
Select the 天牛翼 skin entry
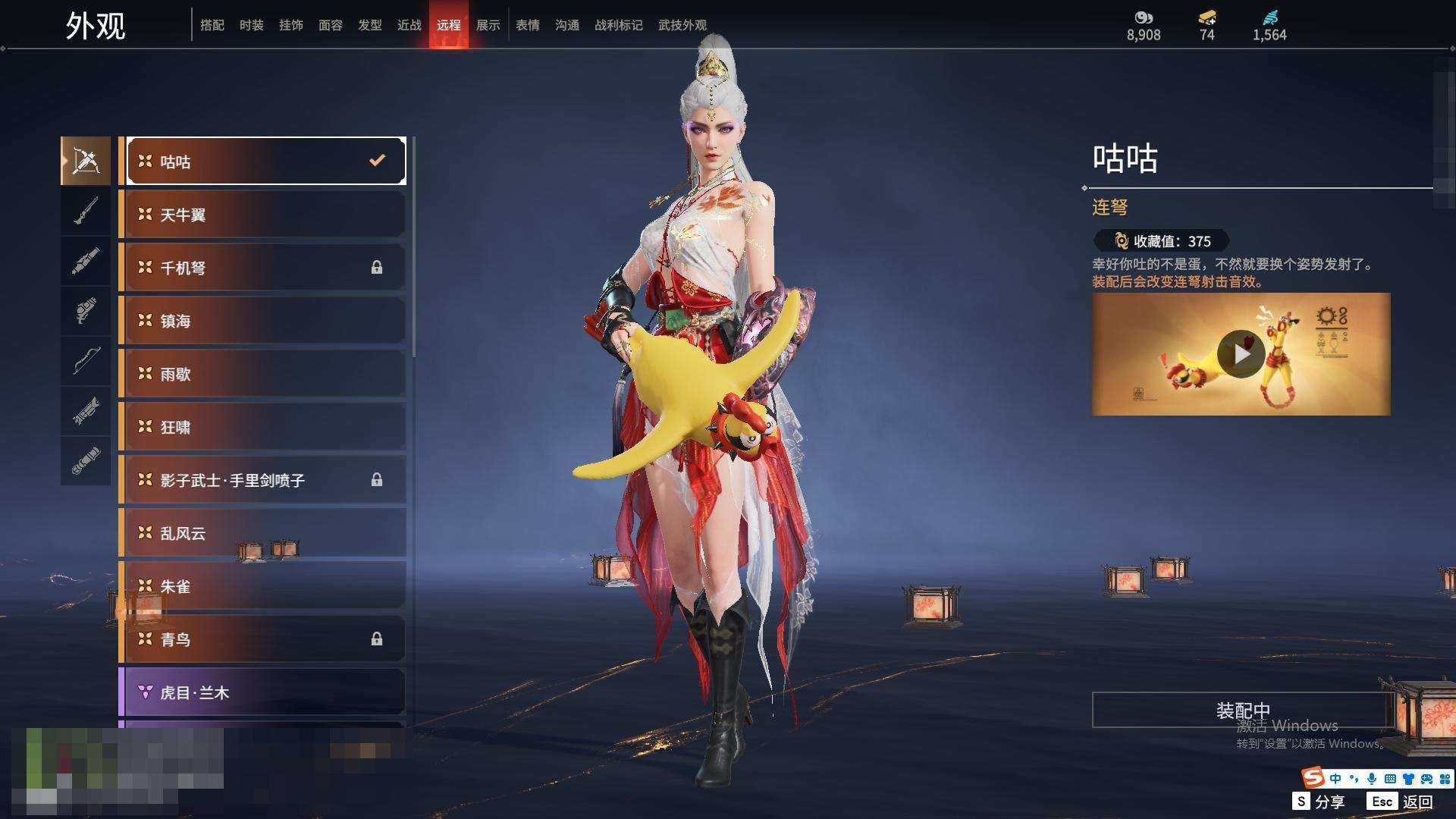click(x=262, y=215)
